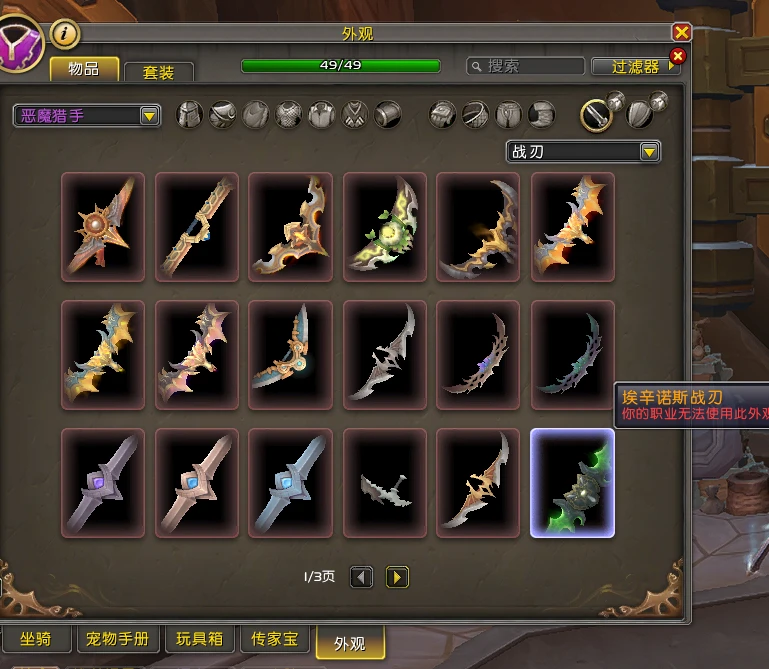Select the main-hand weapon slot icon
The image size is (769, 669).
pyautogui.click(x=597, y=115)
